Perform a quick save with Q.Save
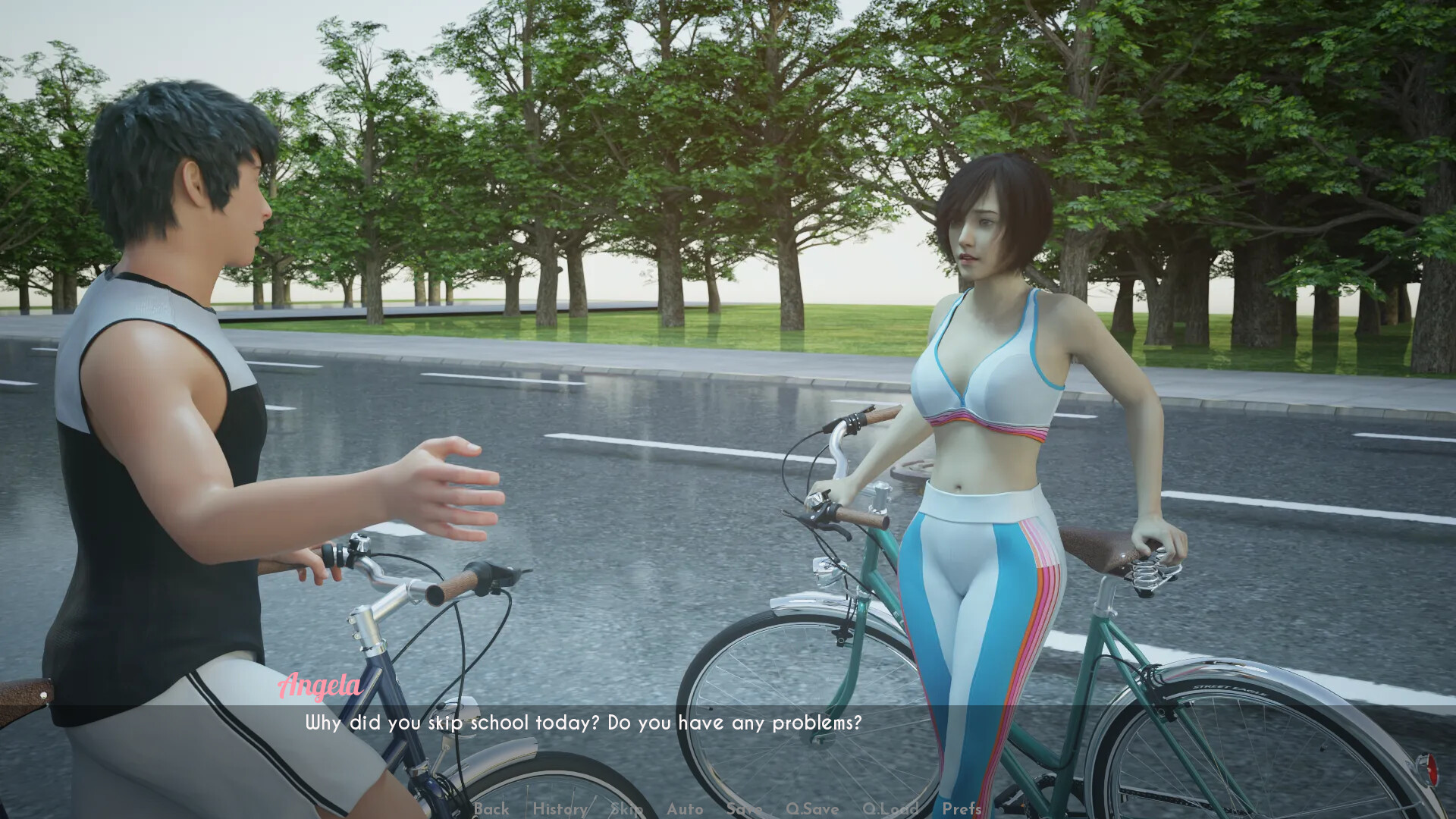Image resolution: width=1456 pixels, height=819 pixels. pyautogui.click(x=811, y=808)
